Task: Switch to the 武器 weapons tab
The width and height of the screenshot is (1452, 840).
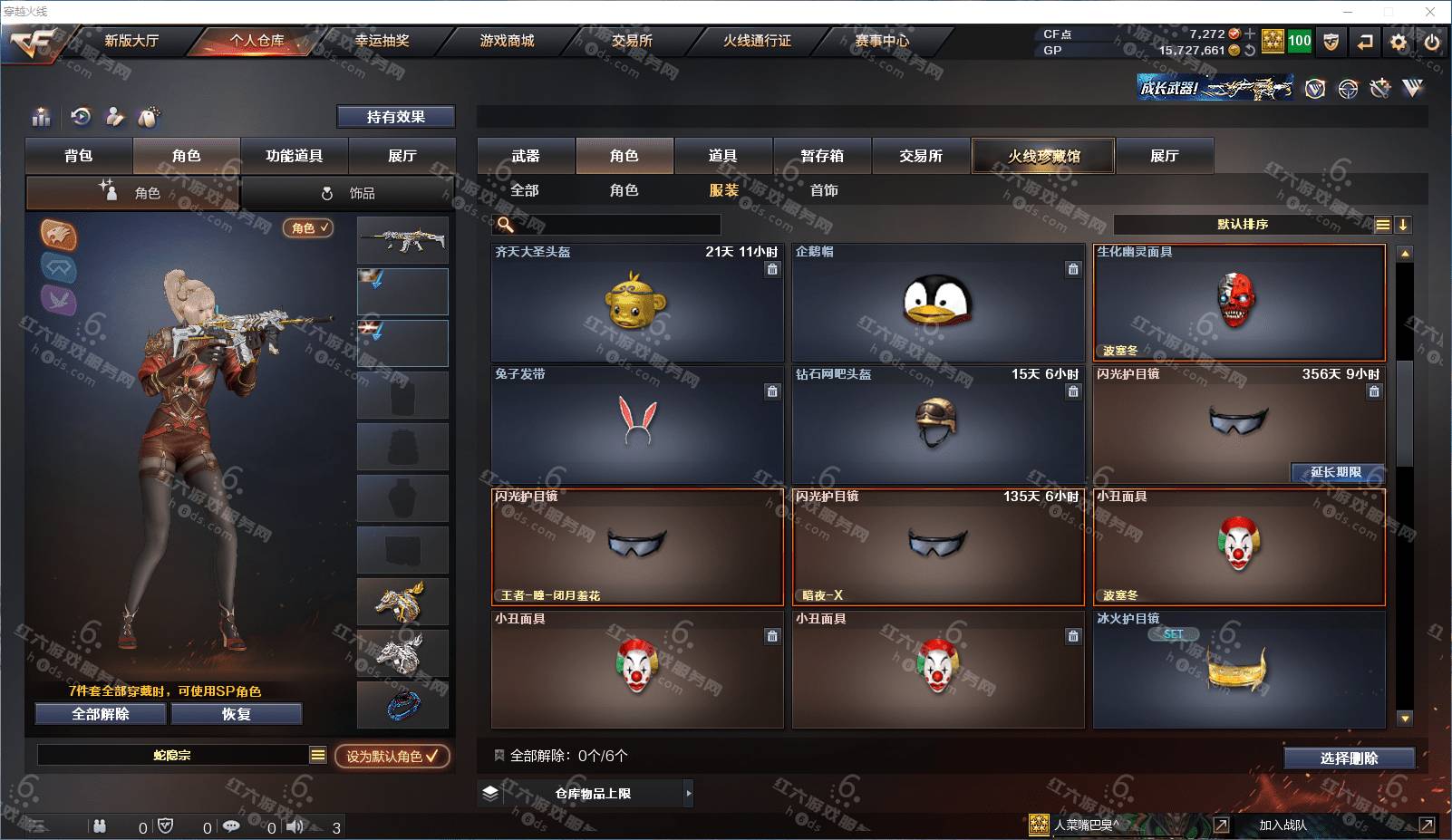Action: pos(526,156)
